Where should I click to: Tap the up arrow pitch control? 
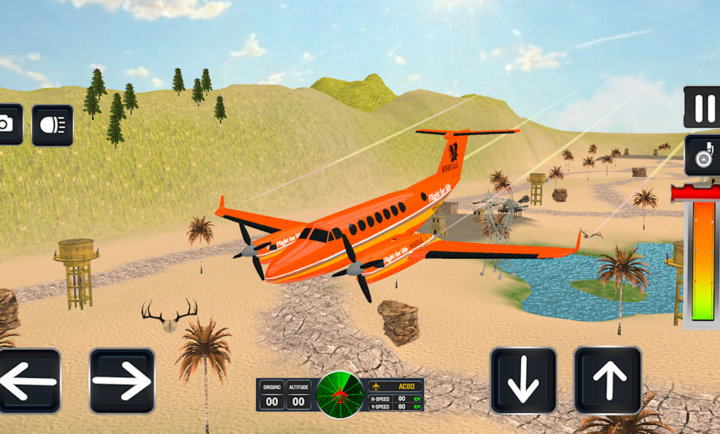pos(608,381)
